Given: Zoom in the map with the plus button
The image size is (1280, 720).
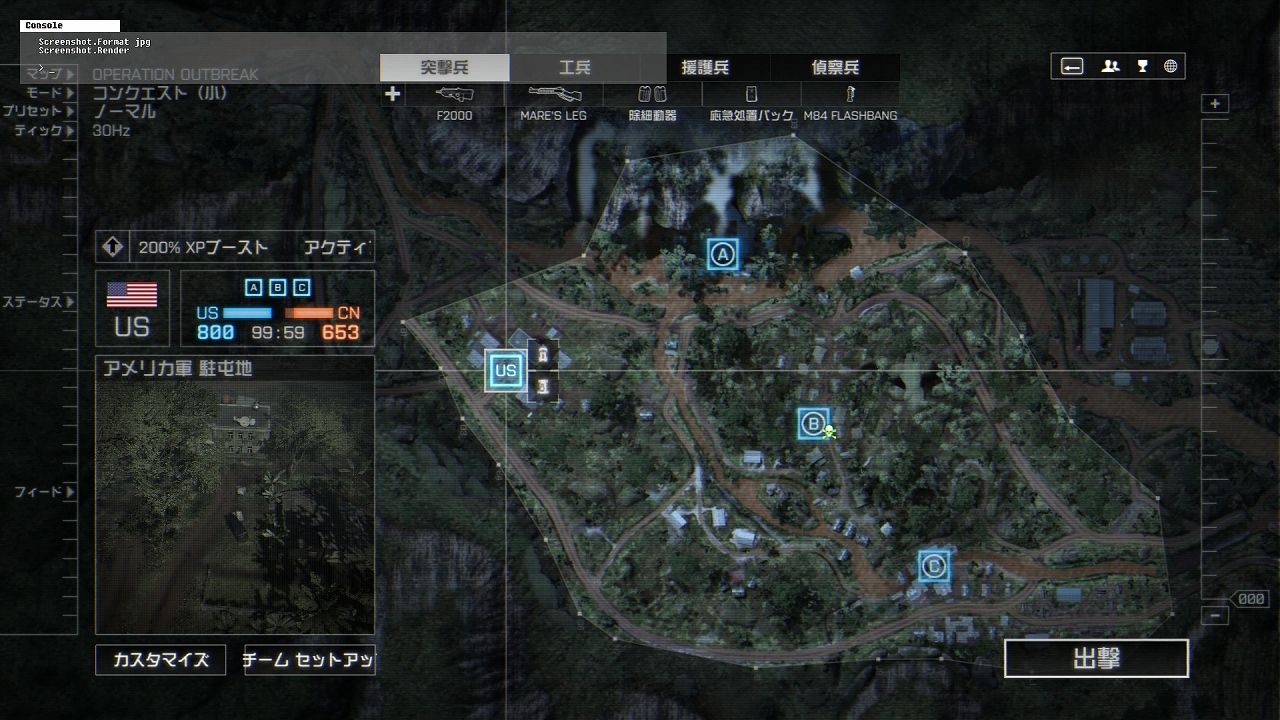Looking at the screenshot, I should pos(1215,104).
